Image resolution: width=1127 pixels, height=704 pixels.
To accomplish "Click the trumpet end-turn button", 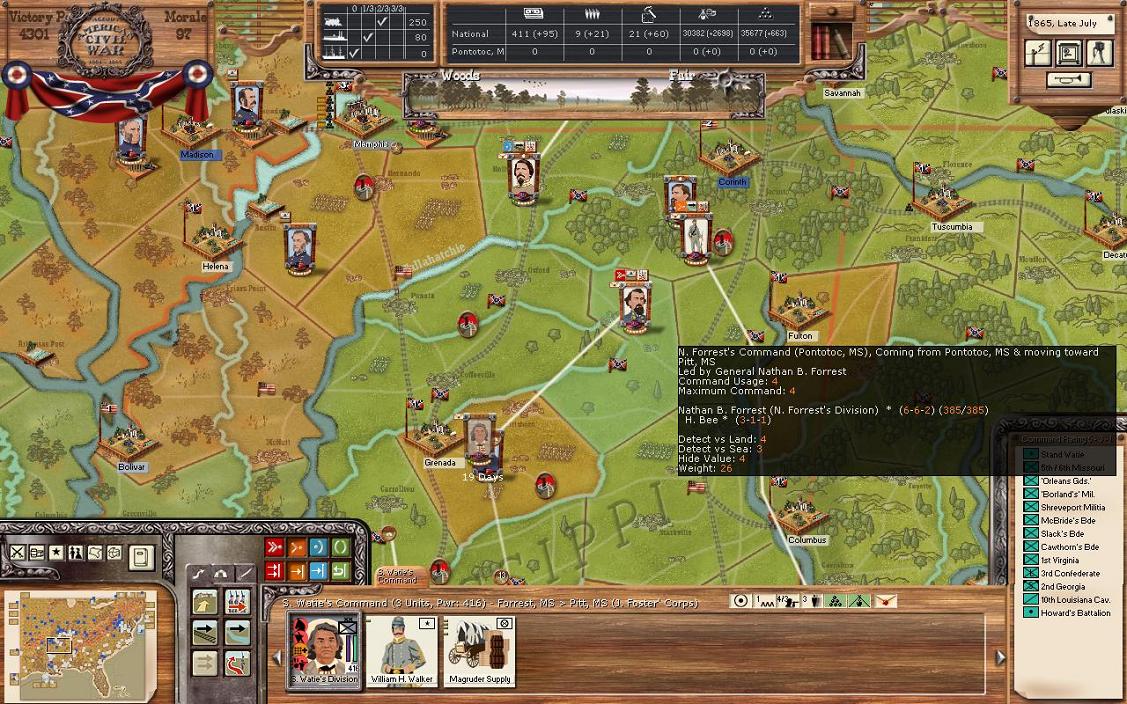I will pyautogui.click(x=1067, y=80).
